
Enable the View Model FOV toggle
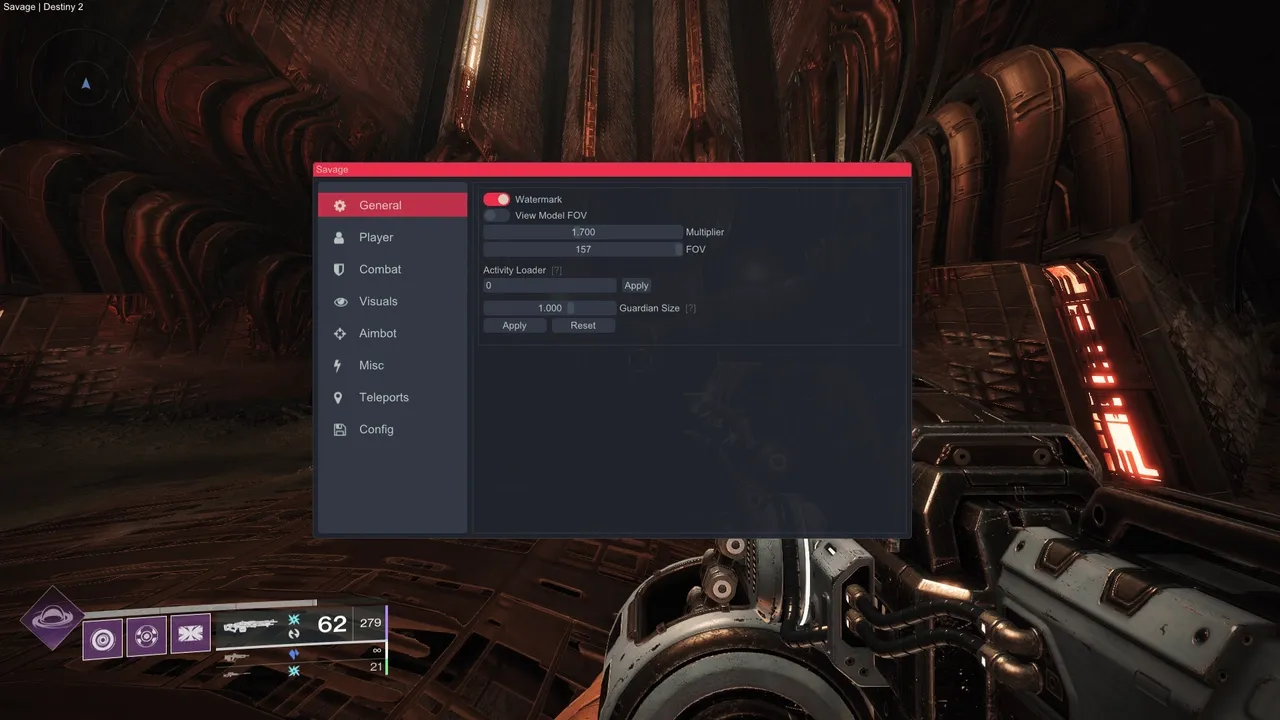(x=496, y=216)
